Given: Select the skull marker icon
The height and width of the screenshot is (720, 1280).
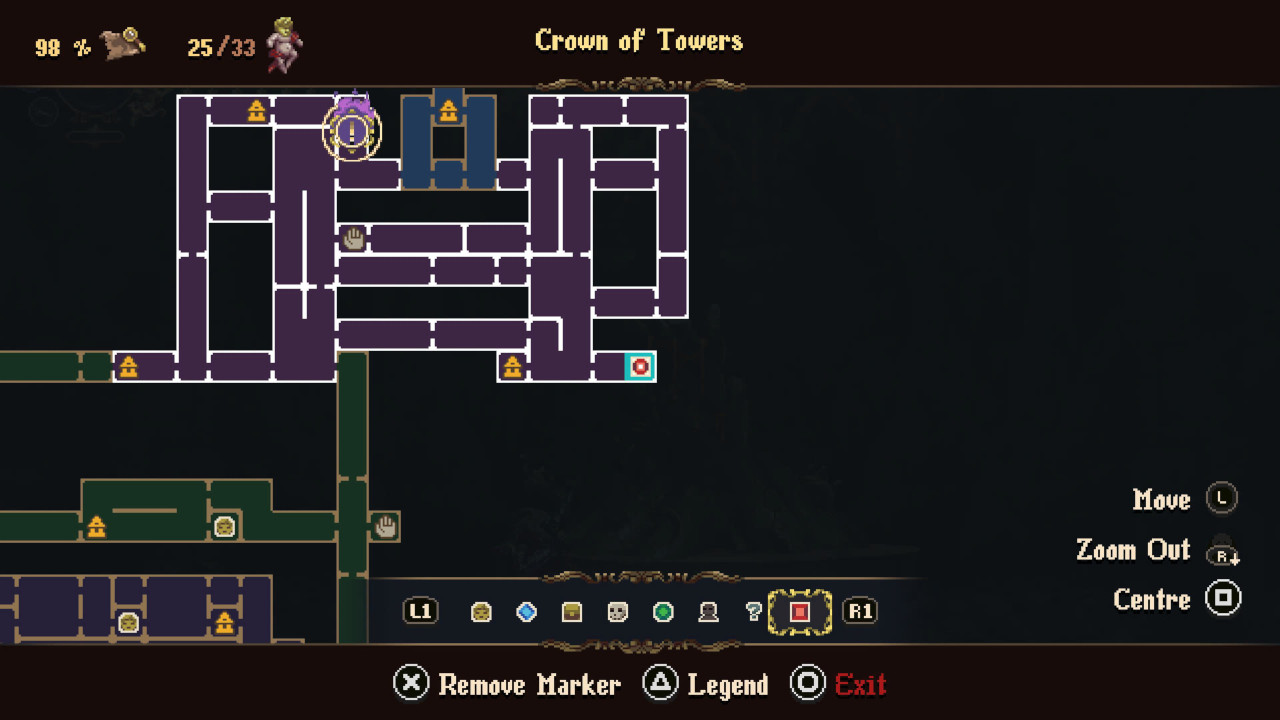Looking at the screenshot, I should point(617,612).
